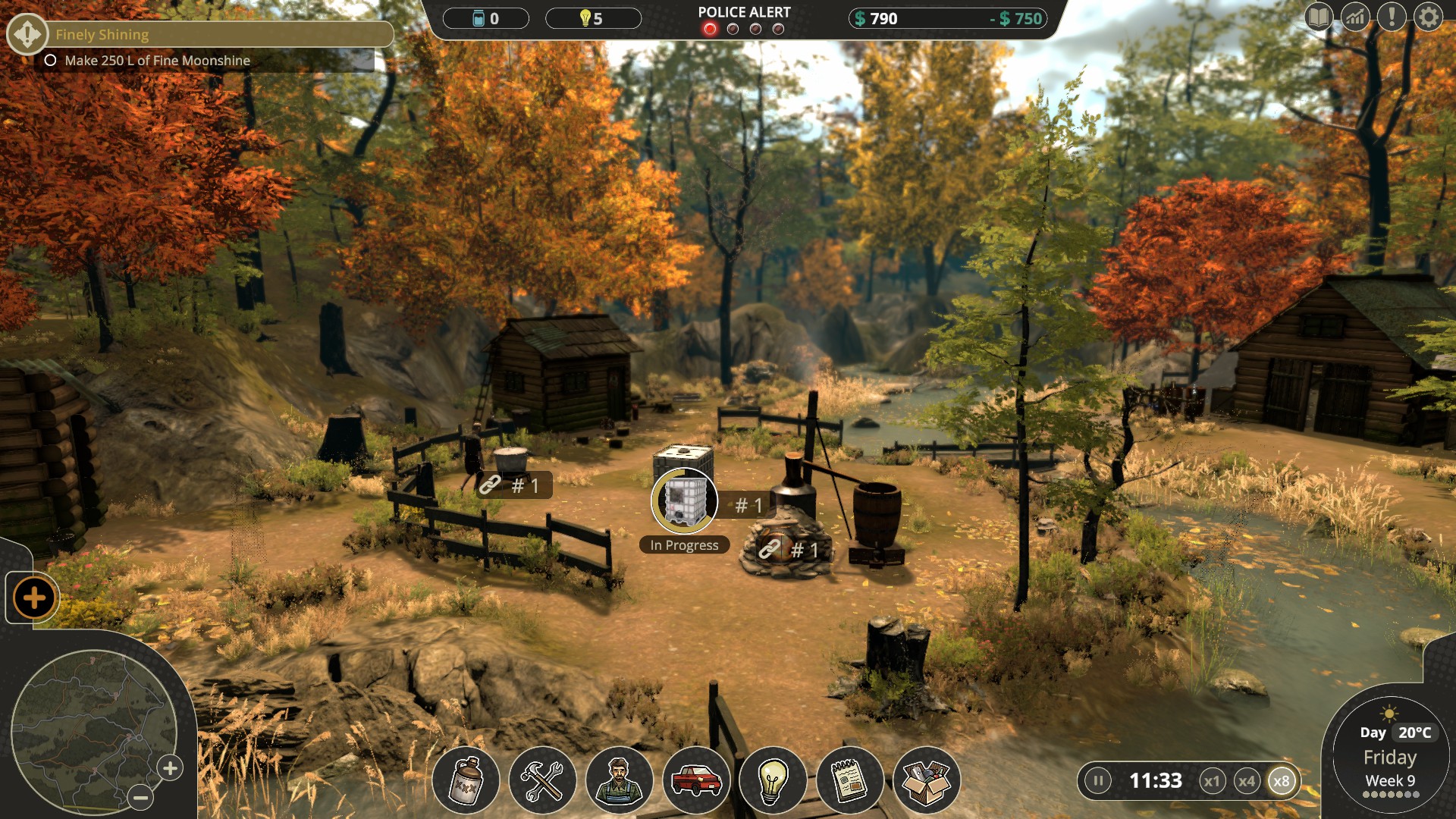
Task: Click the orange plus button
Action: click(x=34, y=598)
